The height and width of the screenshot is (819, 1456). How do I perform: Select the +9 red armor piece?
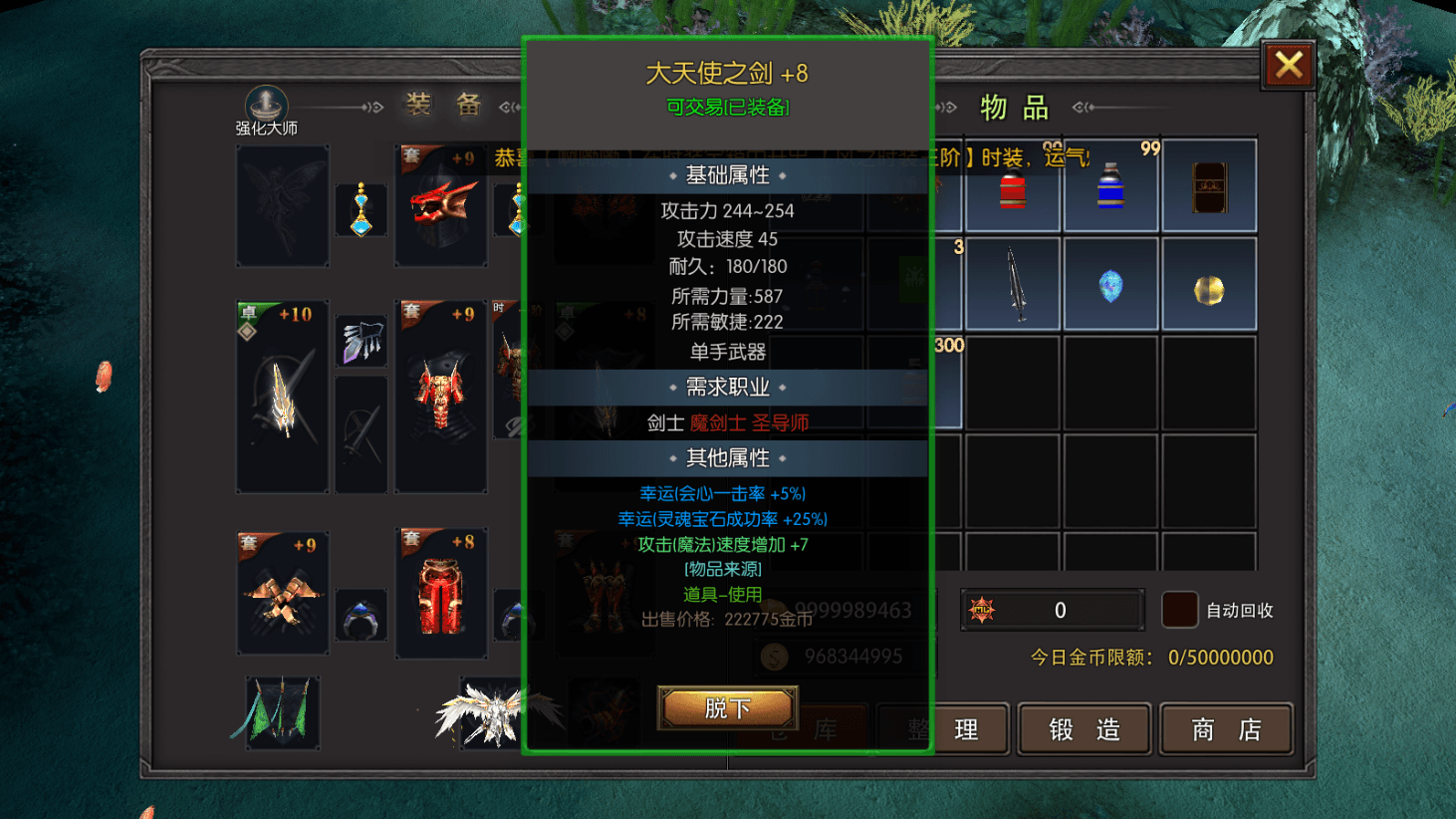click(441, 396)
